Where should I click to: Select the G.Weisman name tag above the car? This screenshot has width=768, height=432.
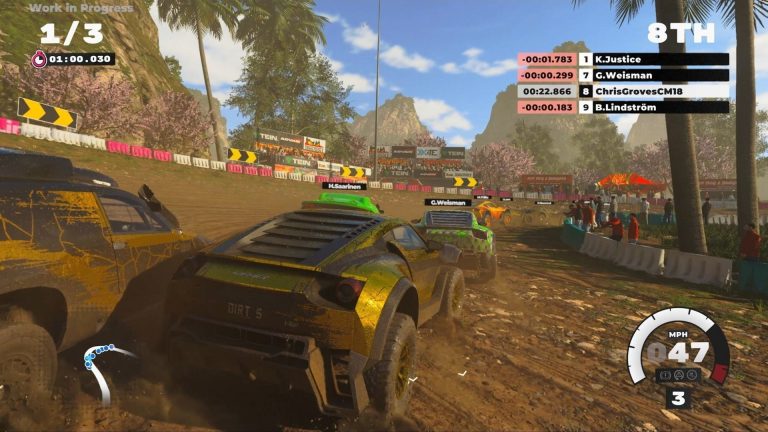[x=448, y=202]
